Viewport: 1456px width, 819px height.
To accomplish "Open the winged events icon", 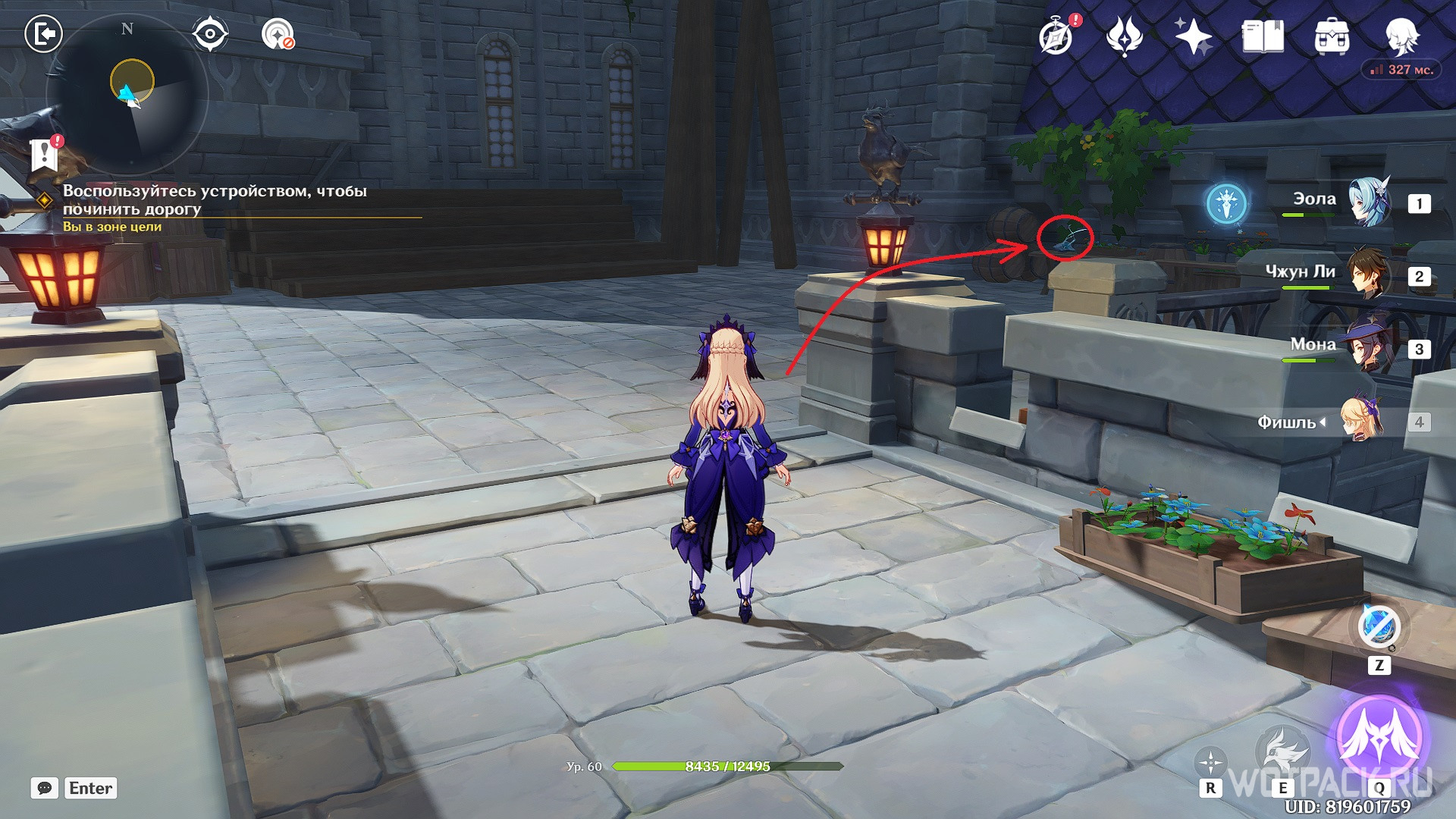I will coord(1124,36).
